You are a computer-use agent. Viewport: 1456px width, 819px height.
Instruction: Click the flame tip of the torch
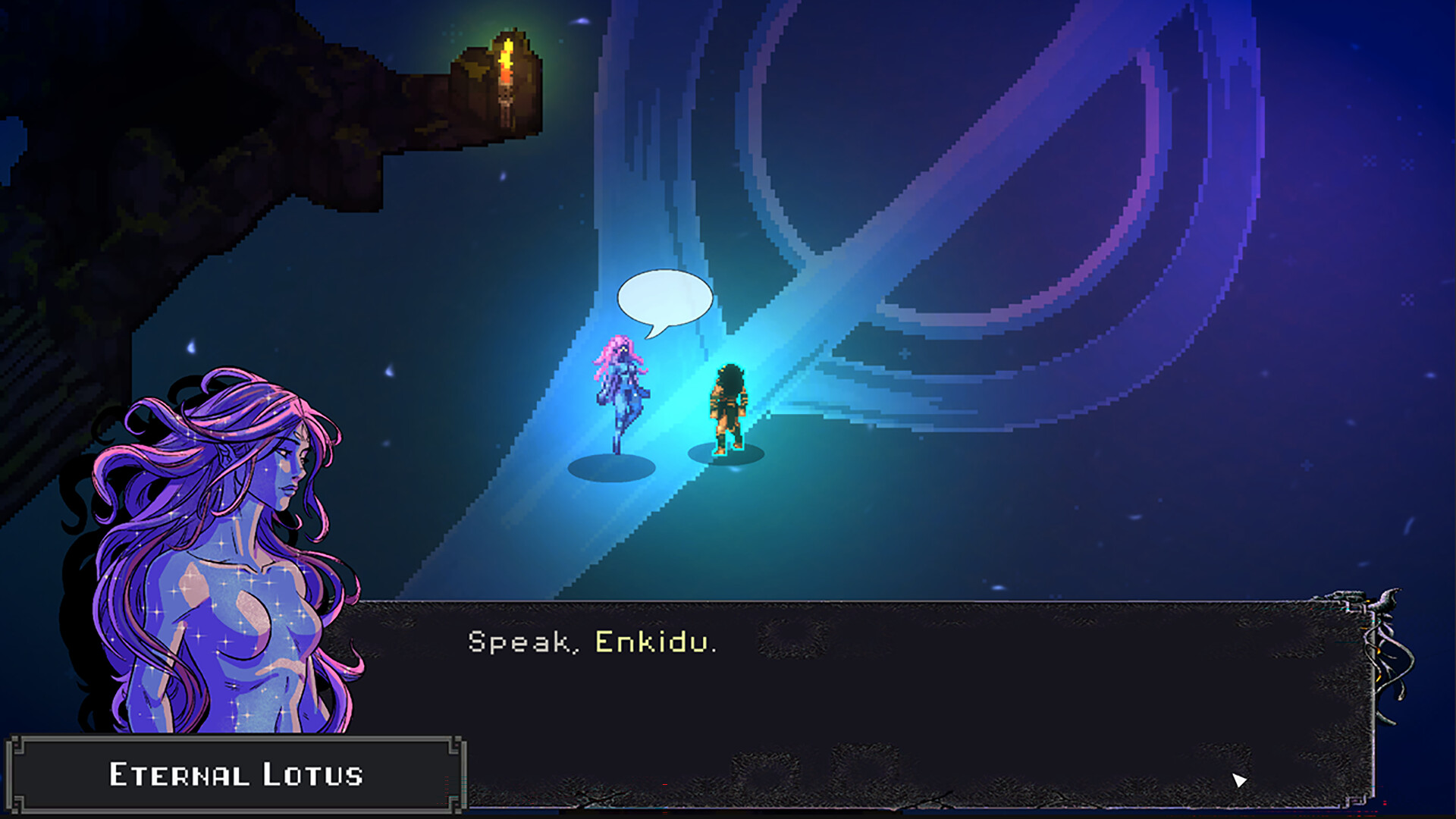point(510,42)
